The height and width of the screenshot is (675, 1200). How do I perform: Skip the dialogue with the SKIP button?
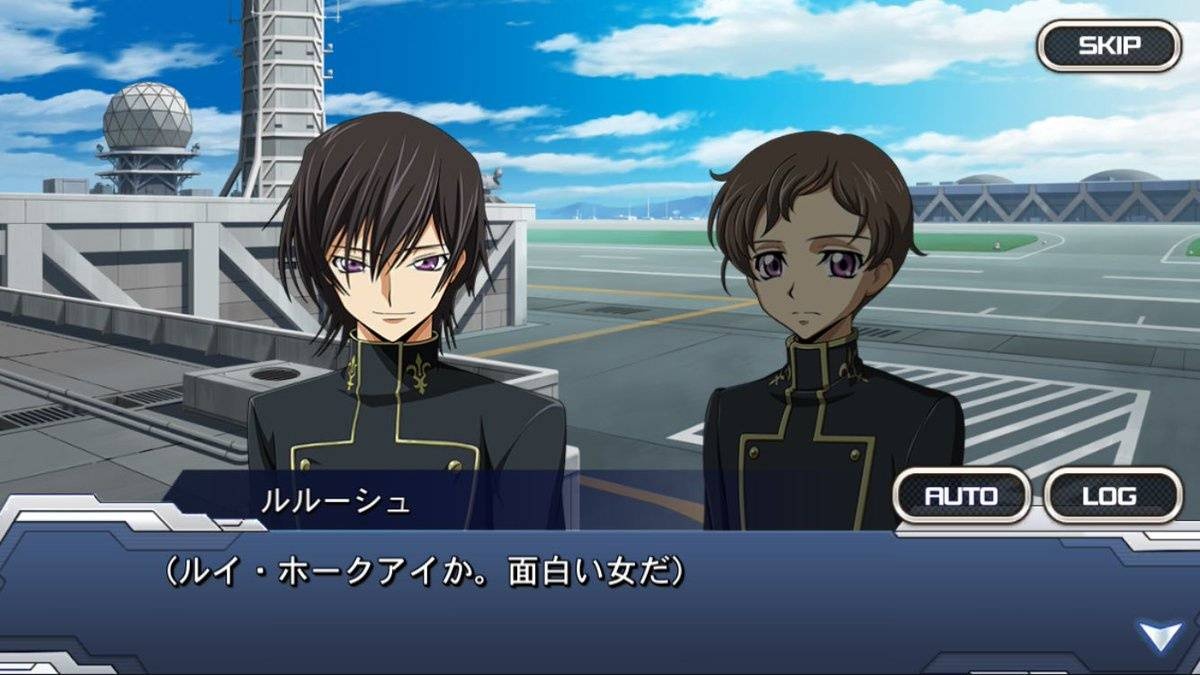[x=1109, y=46]
